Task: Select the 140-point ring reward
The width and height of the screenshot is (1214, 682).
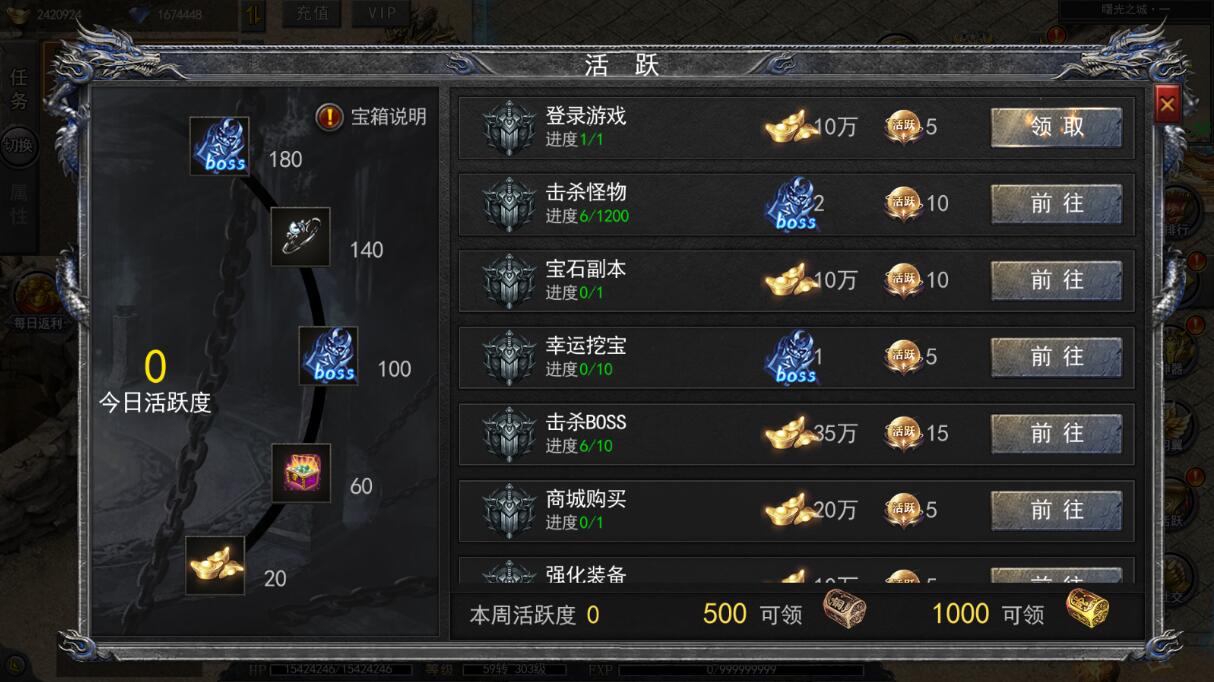Action: tap(300, 237)
